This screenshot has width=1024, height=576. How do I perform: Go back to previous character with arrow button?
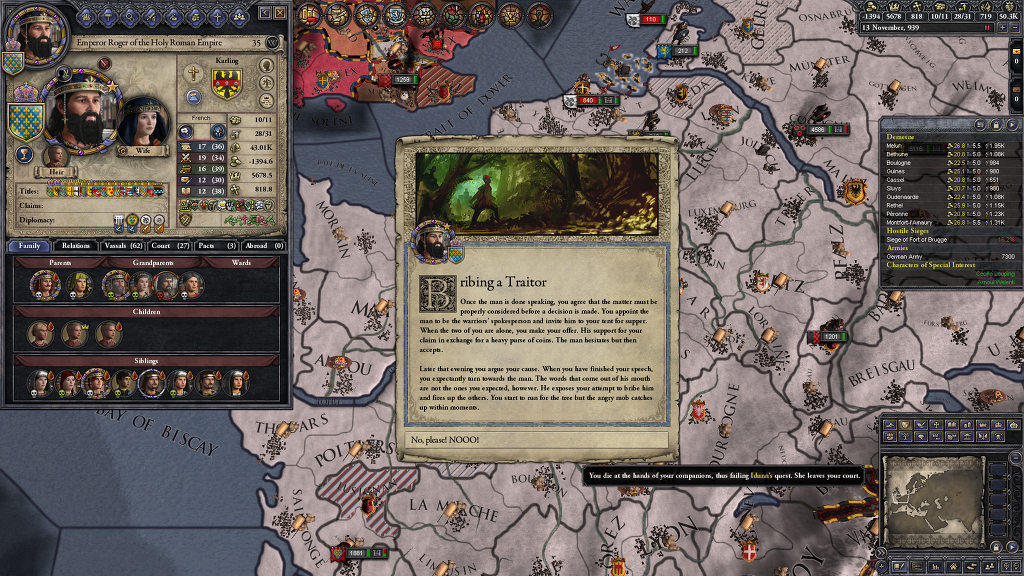(x=265, y=12)
